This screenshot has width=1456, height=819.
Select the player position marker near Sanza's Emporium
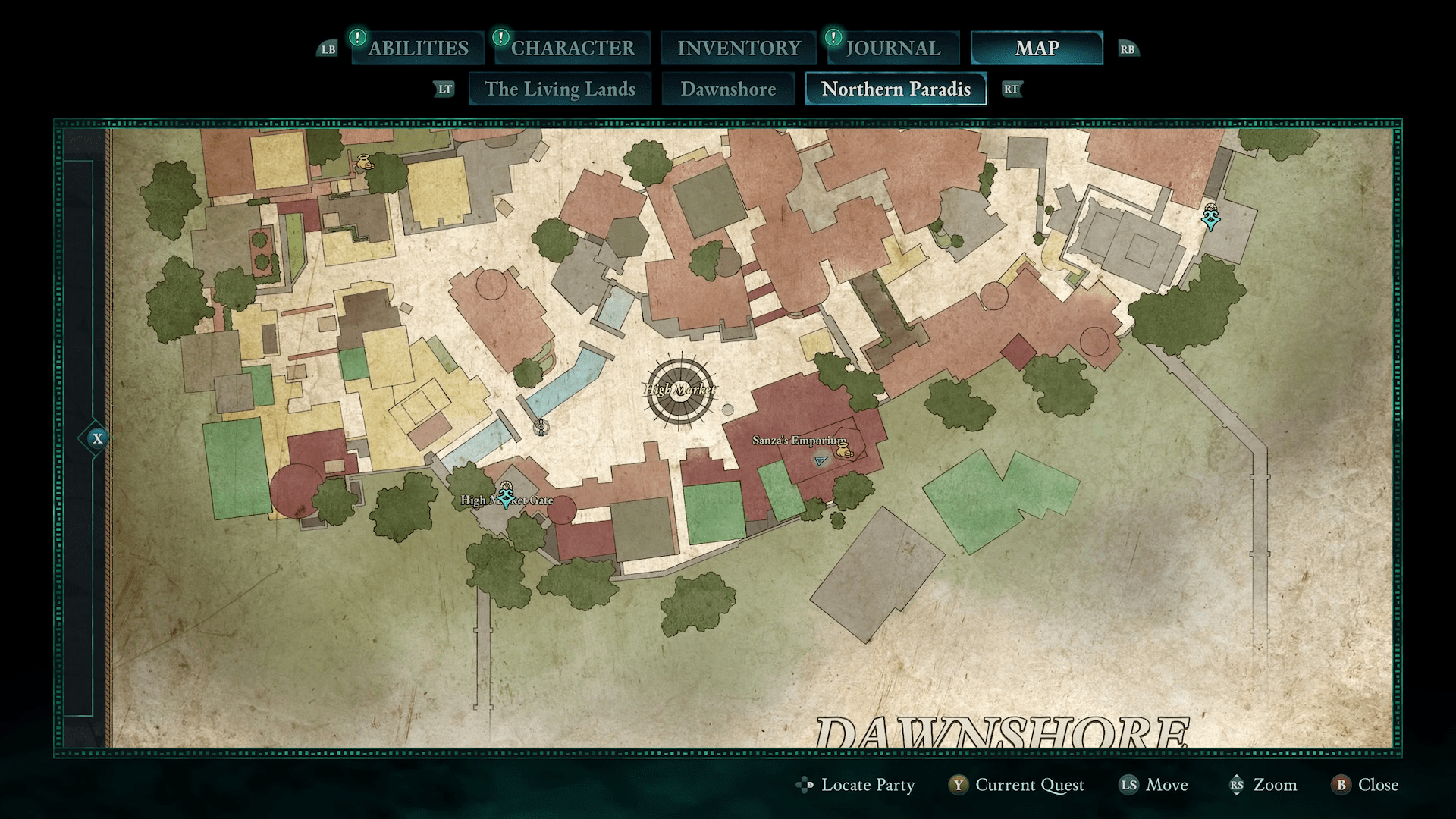coord(821,460)
